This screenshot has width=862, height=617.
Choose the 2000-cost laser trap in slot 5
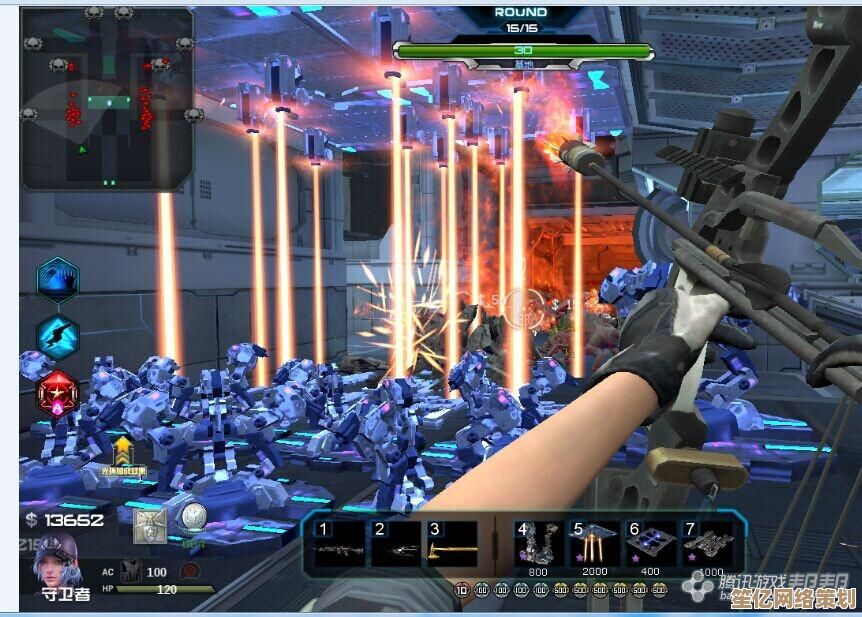point(594,545)
